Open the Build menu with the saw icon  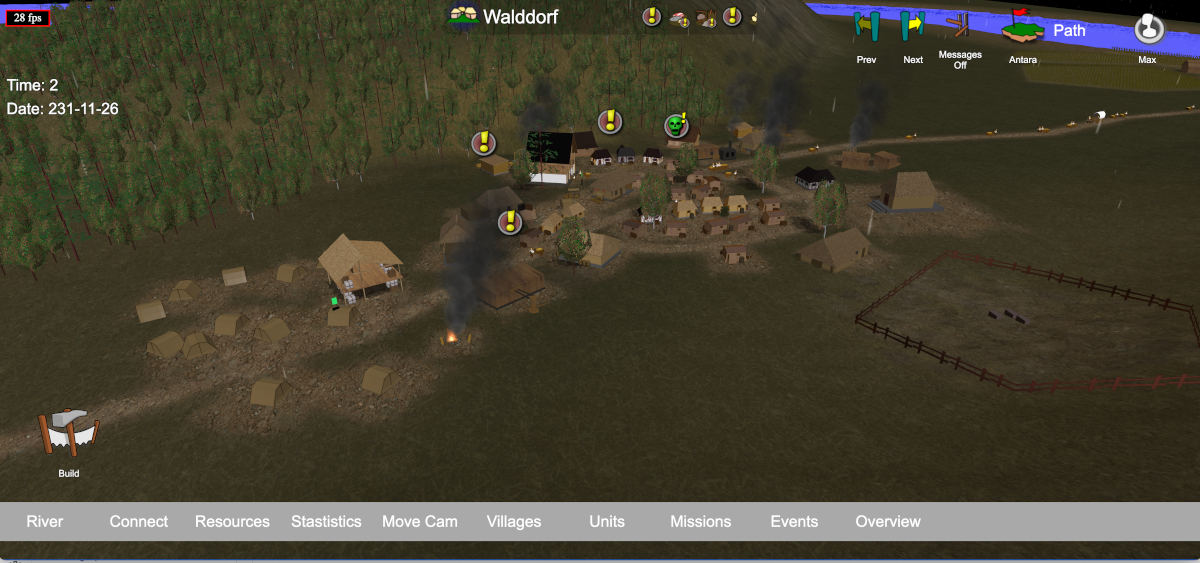click(x=69, y=435)
